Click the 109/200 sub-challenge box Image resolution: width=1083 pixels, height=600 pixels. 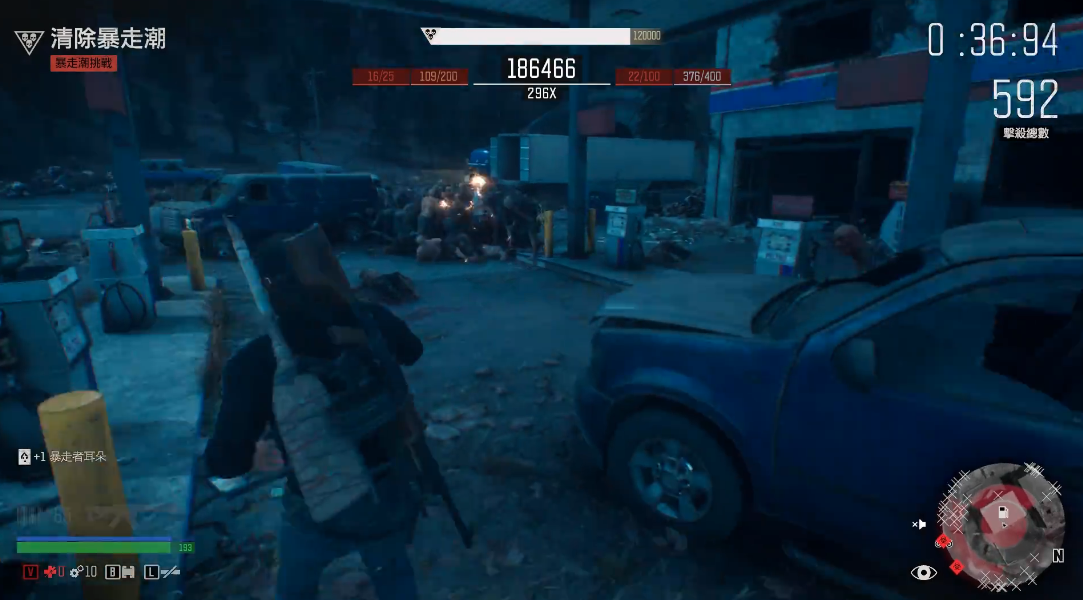[x=439, y=77]
